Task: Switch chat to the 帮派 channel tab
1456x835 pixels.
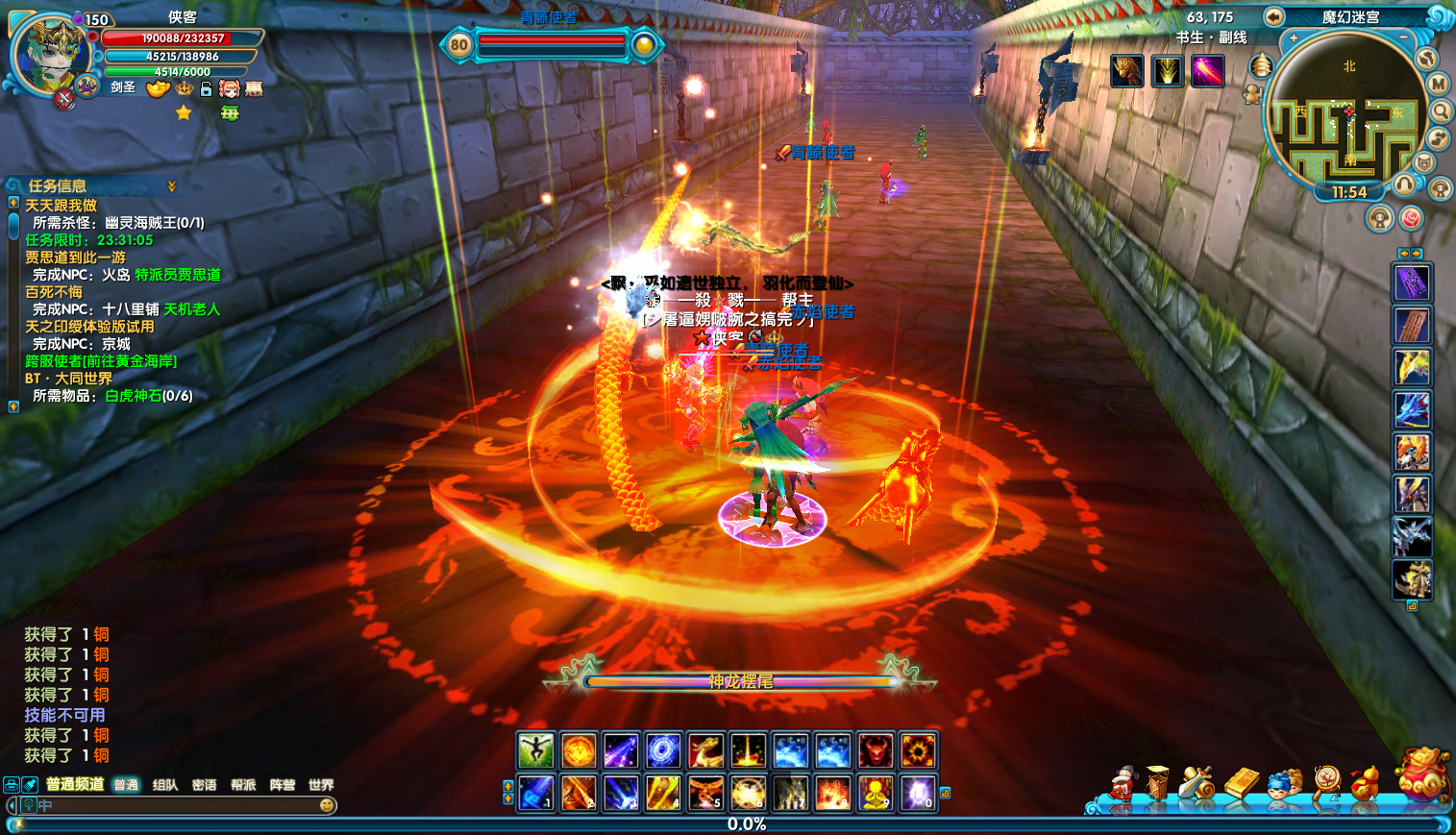Action: point(243,785)
